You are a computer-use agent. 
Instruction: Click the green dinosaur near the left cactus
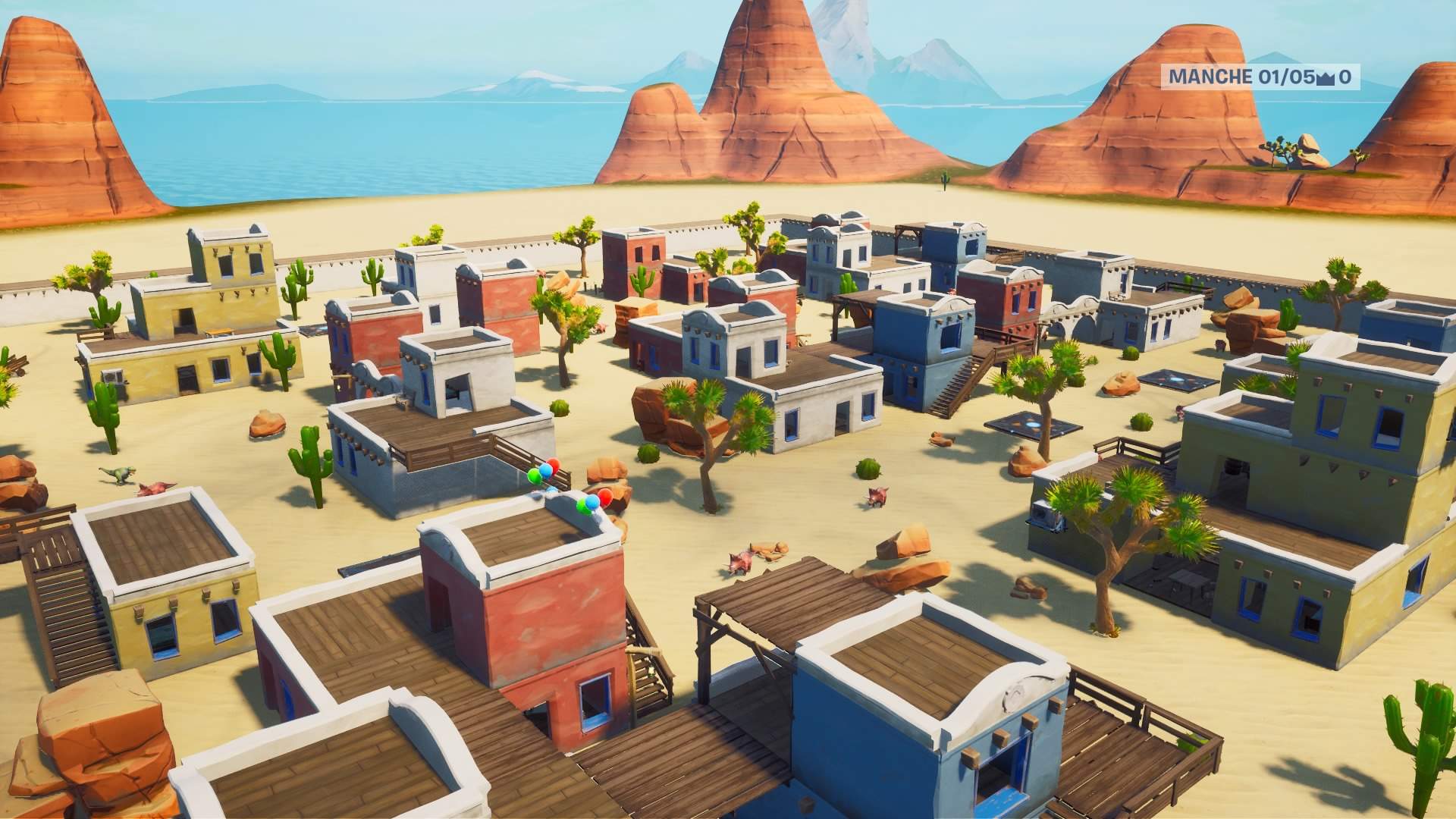118,474
